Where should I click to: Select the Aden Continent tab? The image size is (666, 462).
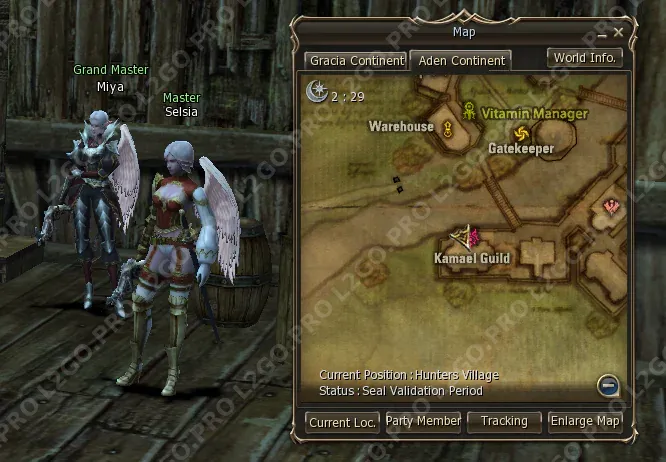pyautogui.click(x=461, y=61)
